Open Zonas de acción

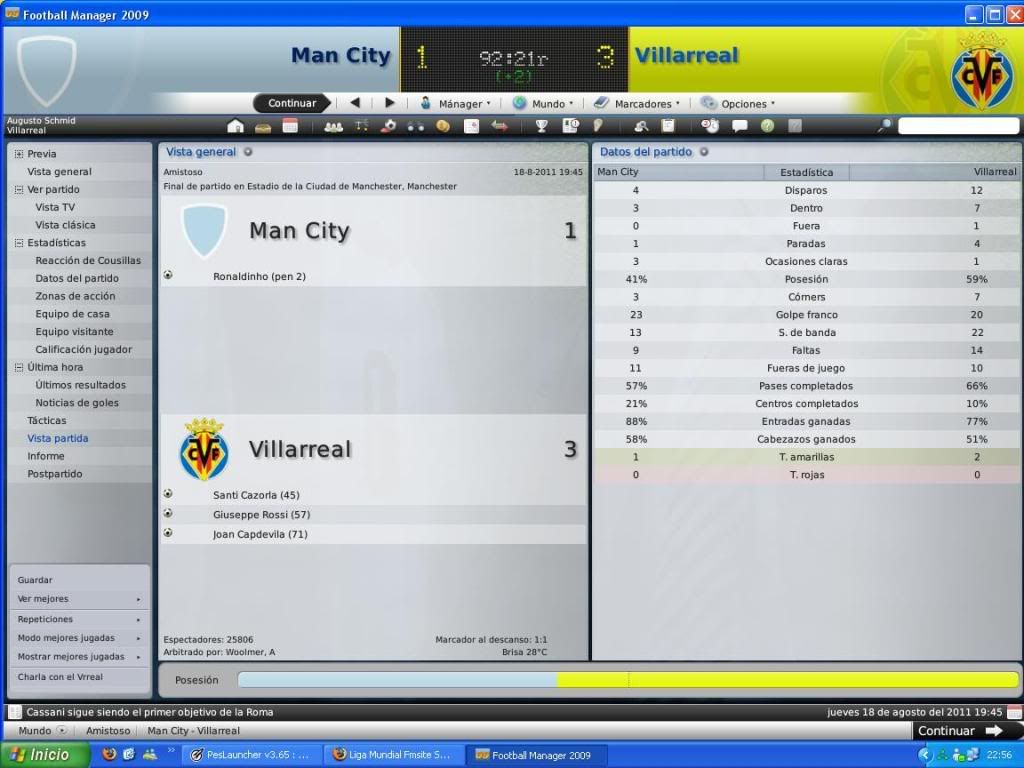click(x=75, y=296)
